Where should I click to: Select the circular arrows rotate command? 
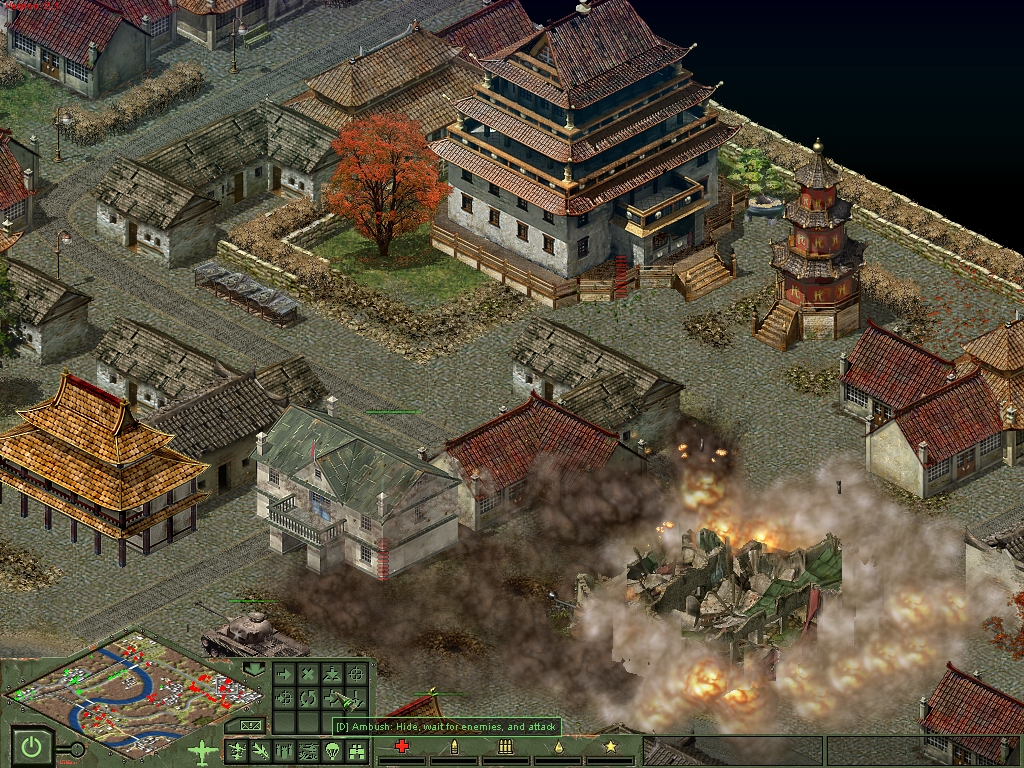click(308, 698)
